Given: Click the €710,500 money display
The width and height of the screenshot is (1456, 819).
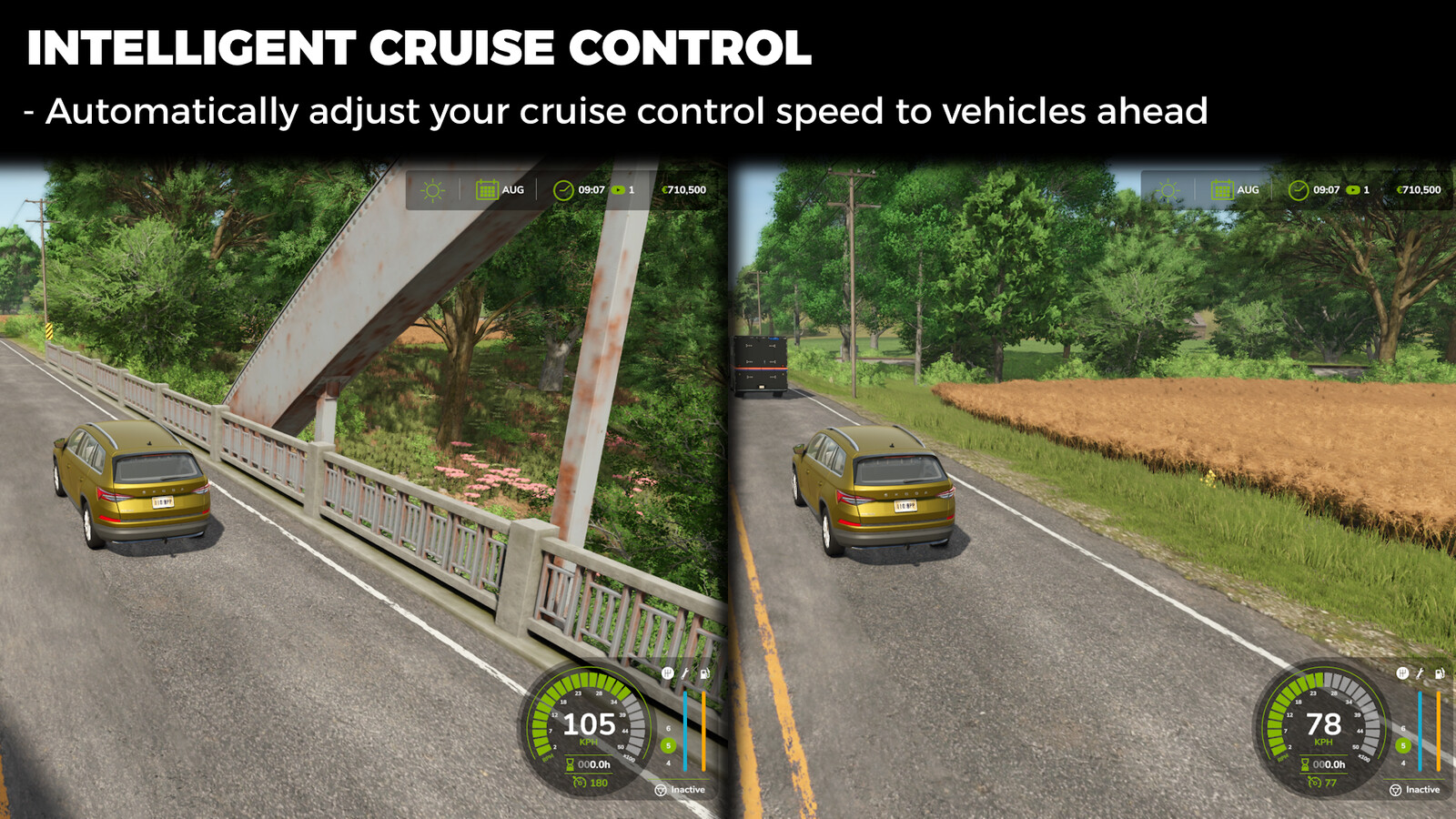Looking at the screenshot, I should pos(682,190).
